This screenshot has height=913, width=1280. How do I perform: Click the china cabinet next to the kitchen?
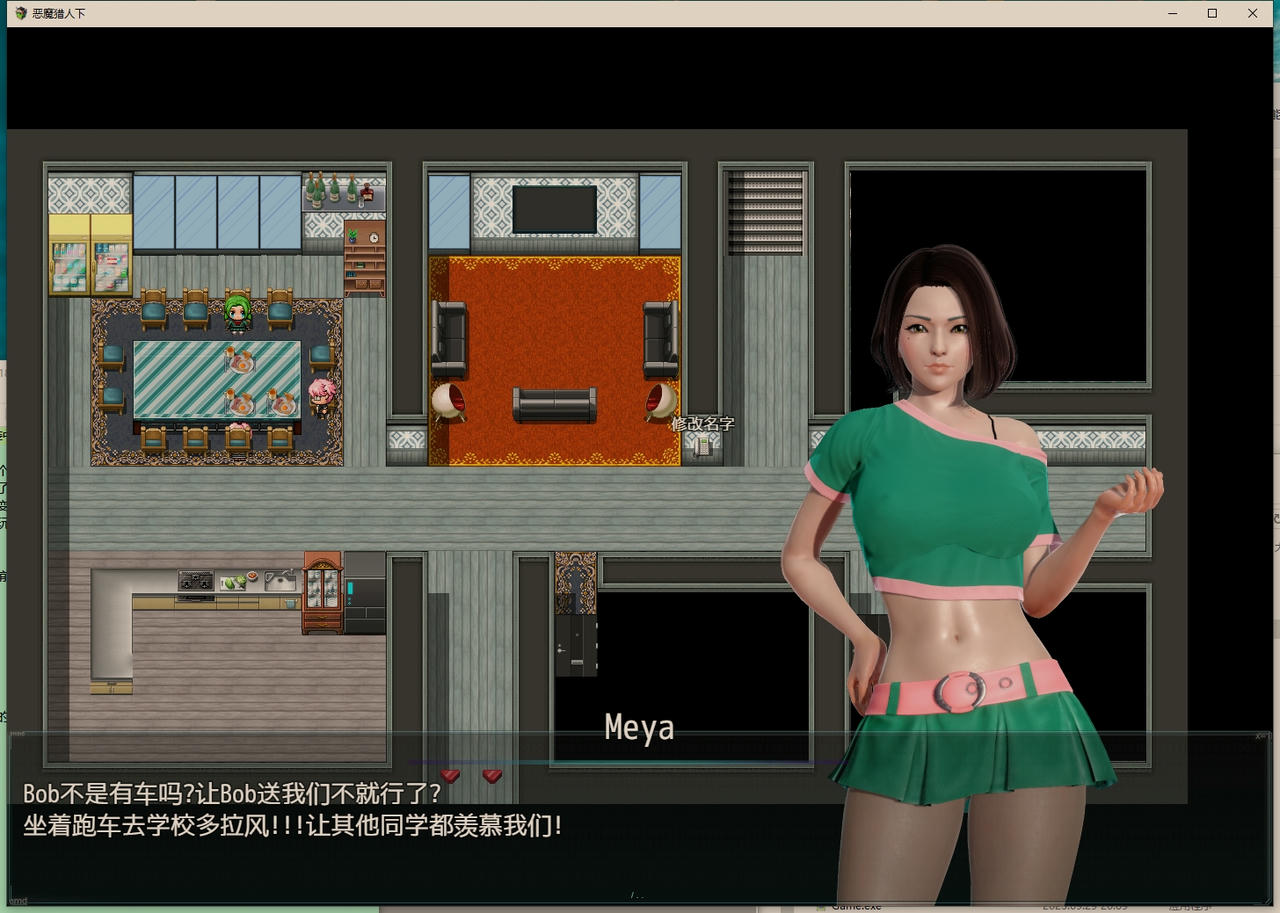[x=322, y=590]
